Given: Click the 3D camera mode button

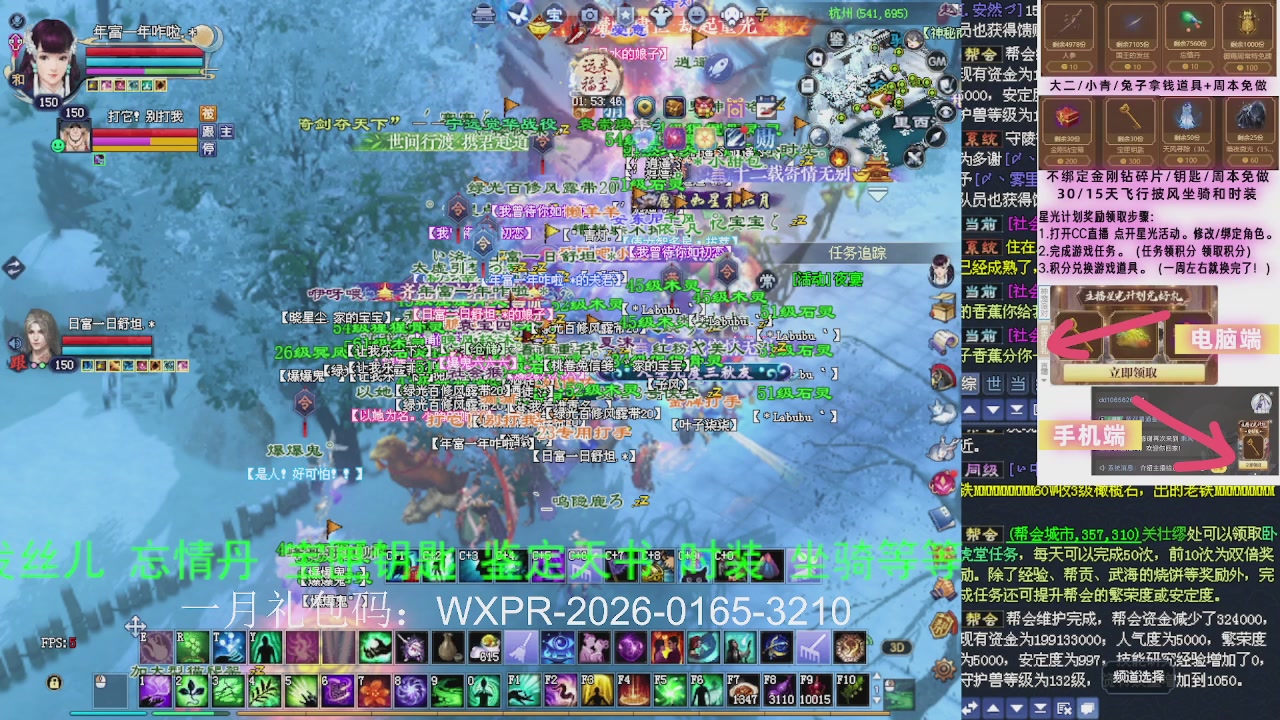Looking at the screenshot, I should 897,646.
